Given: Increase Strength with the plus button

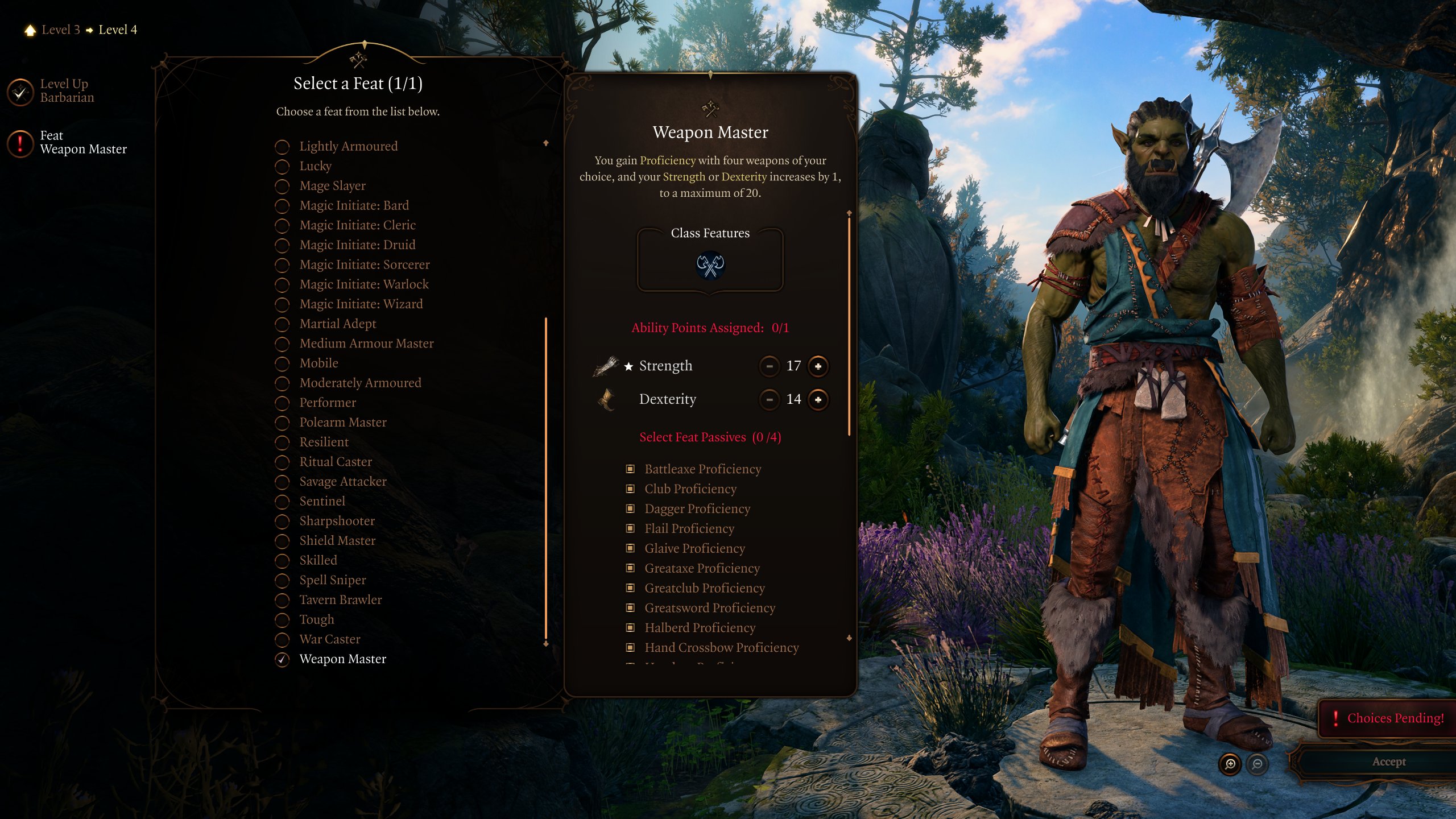Looking at the screenshot, I should (x=818, y=367).
